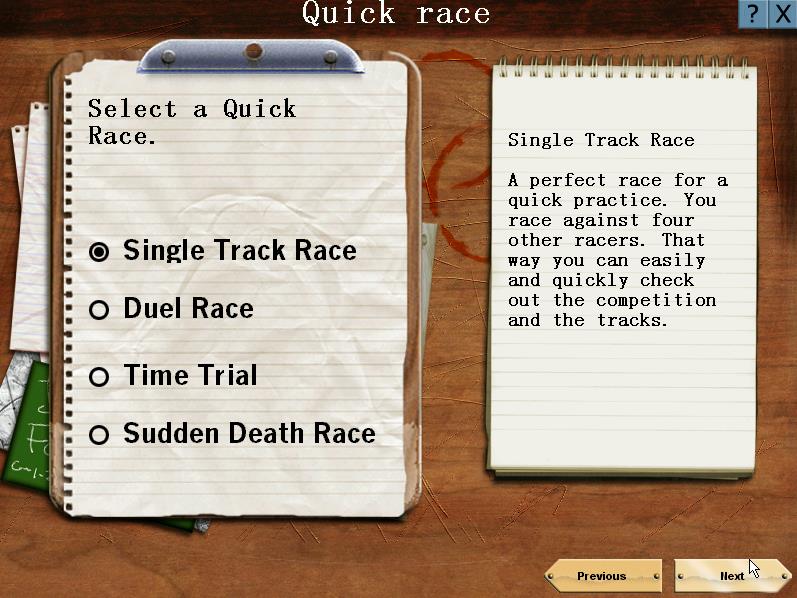797x598 pixels.
Task: Open help with the question mark button
Action: coord(753,14)
